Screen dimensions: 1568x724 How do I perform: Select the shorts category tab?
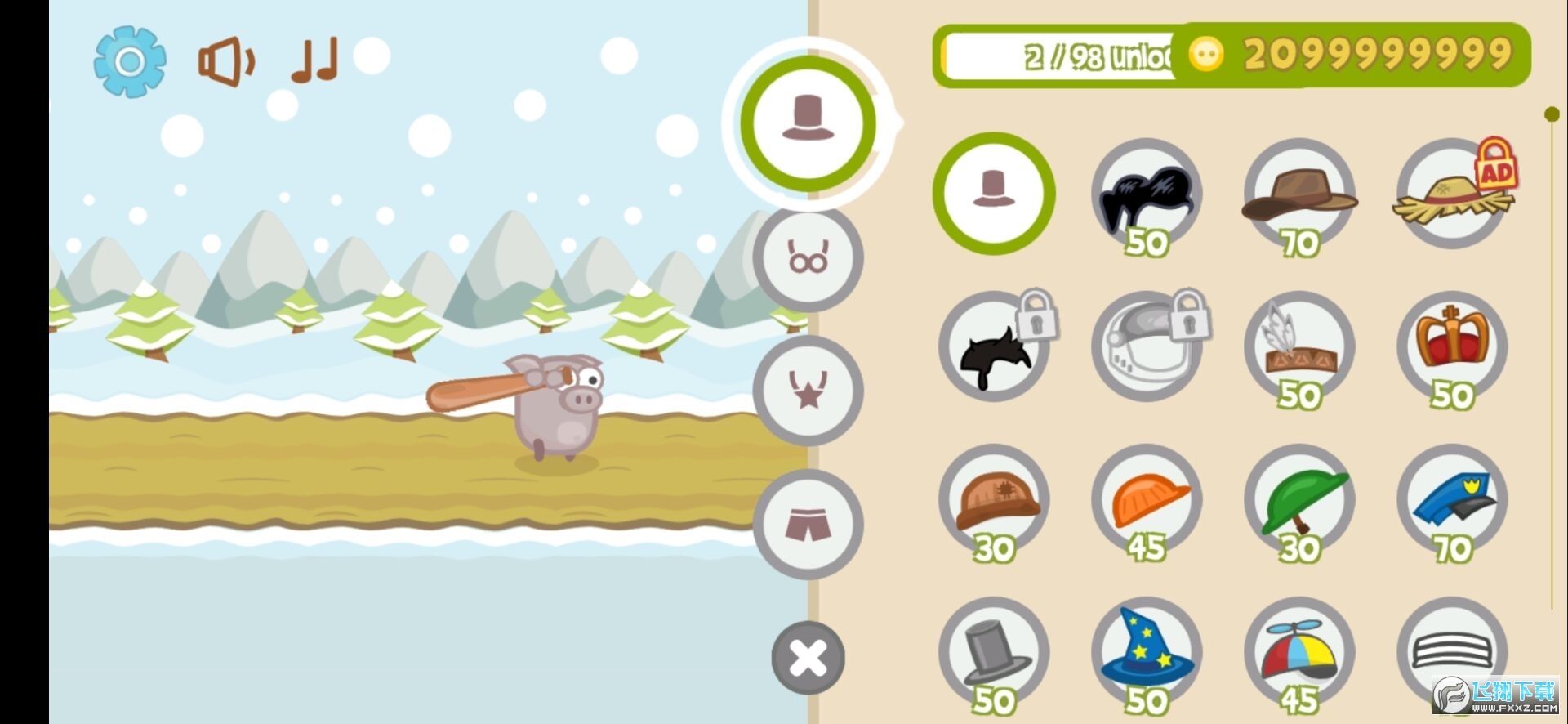808,524
